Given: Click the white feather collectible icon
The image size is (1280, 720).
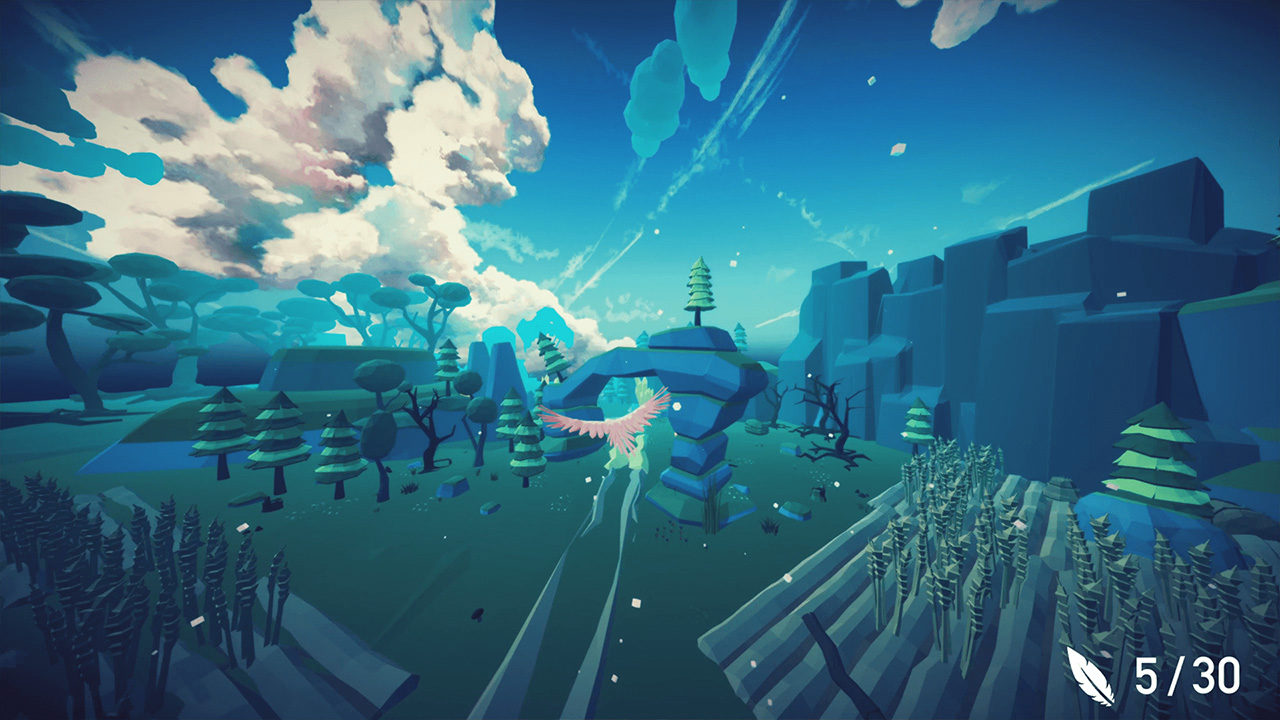Looking at the screenshot, I should point(1091,676).
